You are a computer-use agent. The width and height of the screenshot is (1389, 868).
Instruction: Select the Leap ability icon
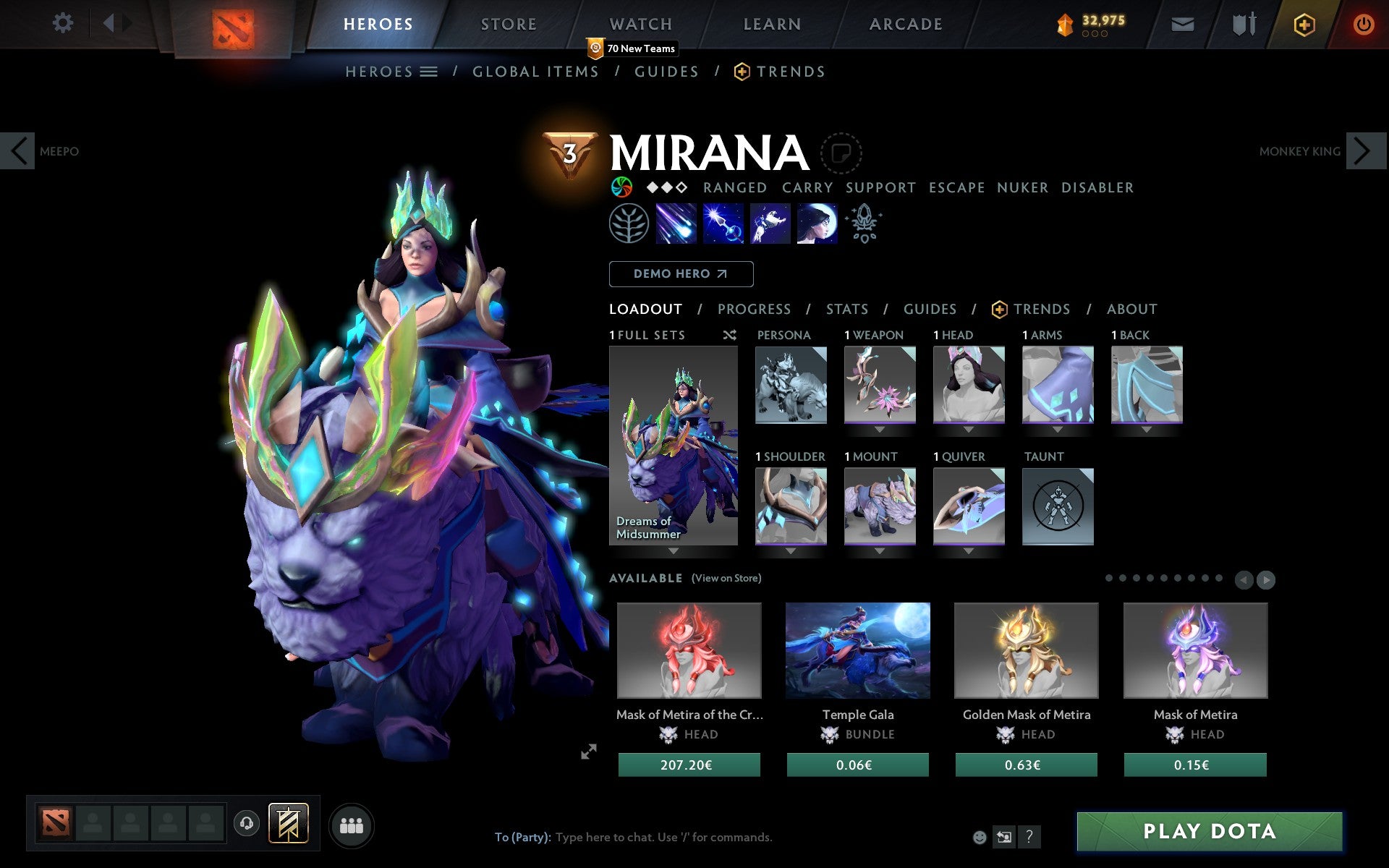[x=770, y=224]
